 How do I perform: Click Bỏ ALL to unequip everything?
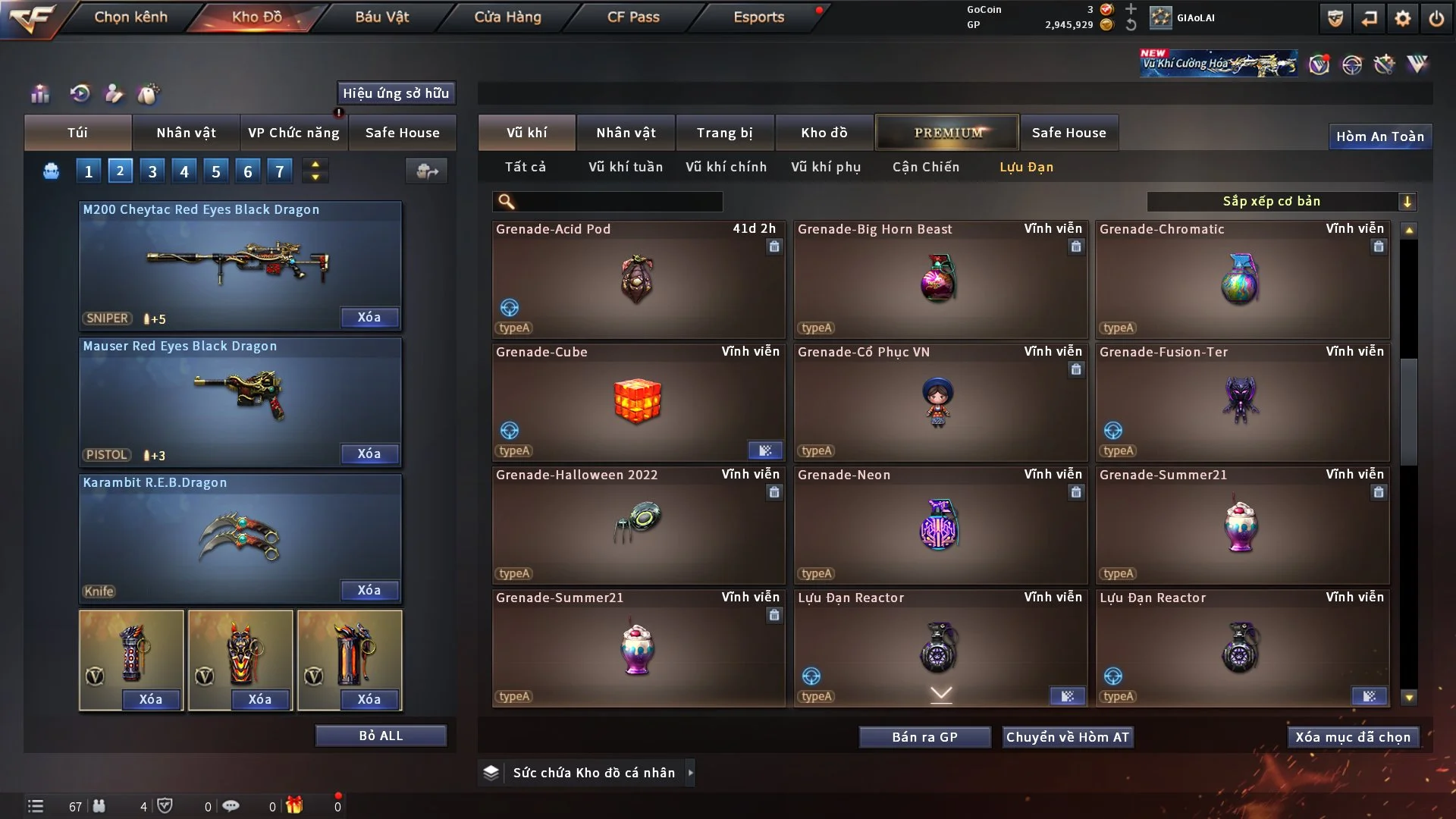click(381, 736)
